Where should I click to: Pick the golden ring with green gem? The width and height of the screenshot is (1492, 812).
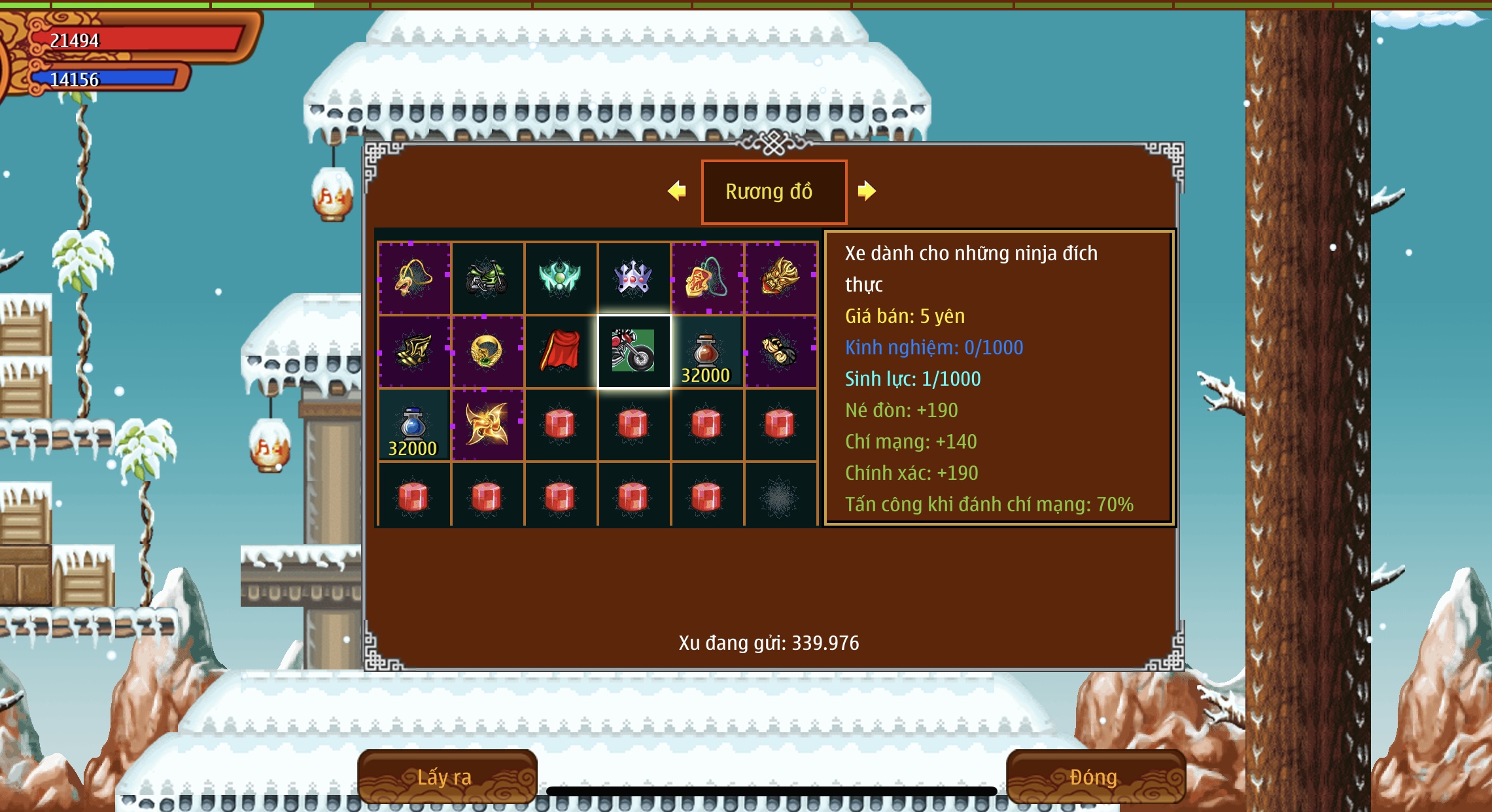(487, 351)
